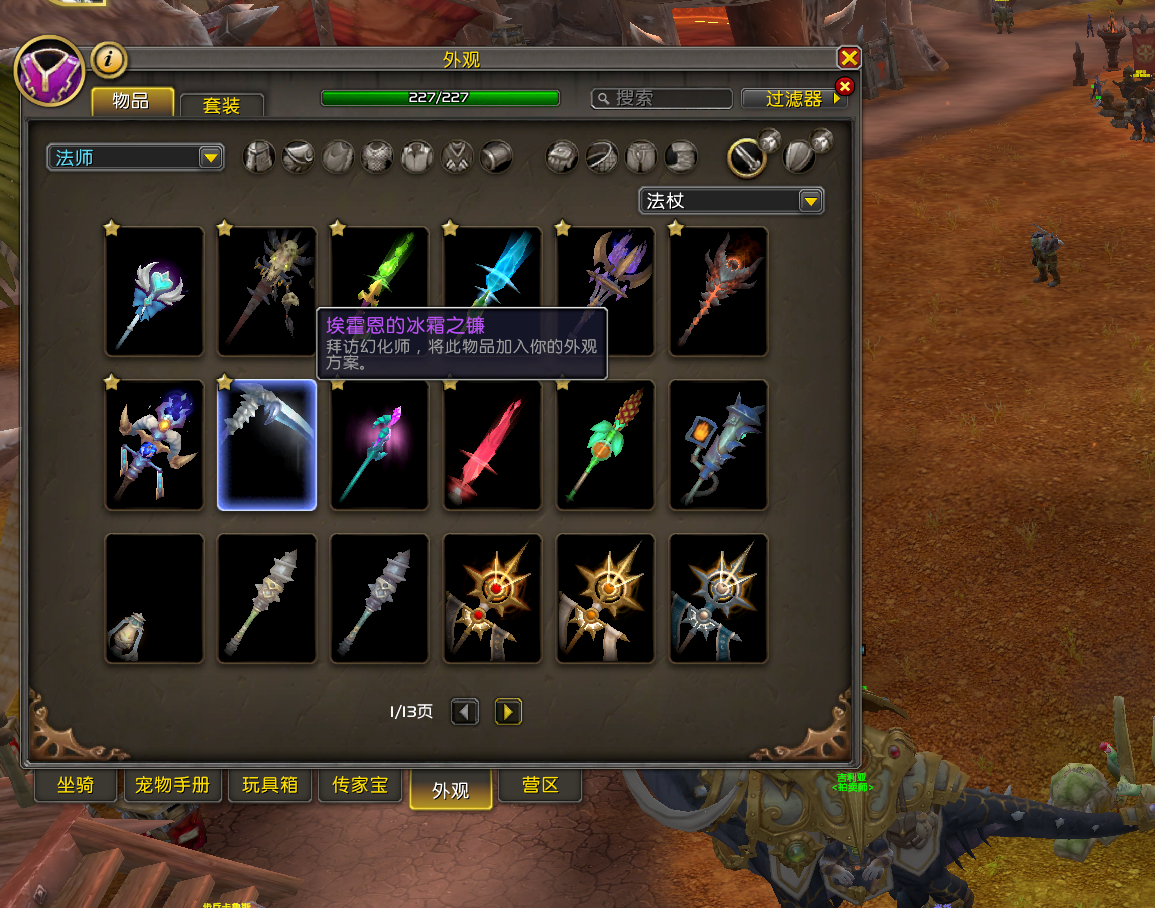This screenshot has width=1155, height=908.
Task: Open the round info button
Action: tap(110, 60)
